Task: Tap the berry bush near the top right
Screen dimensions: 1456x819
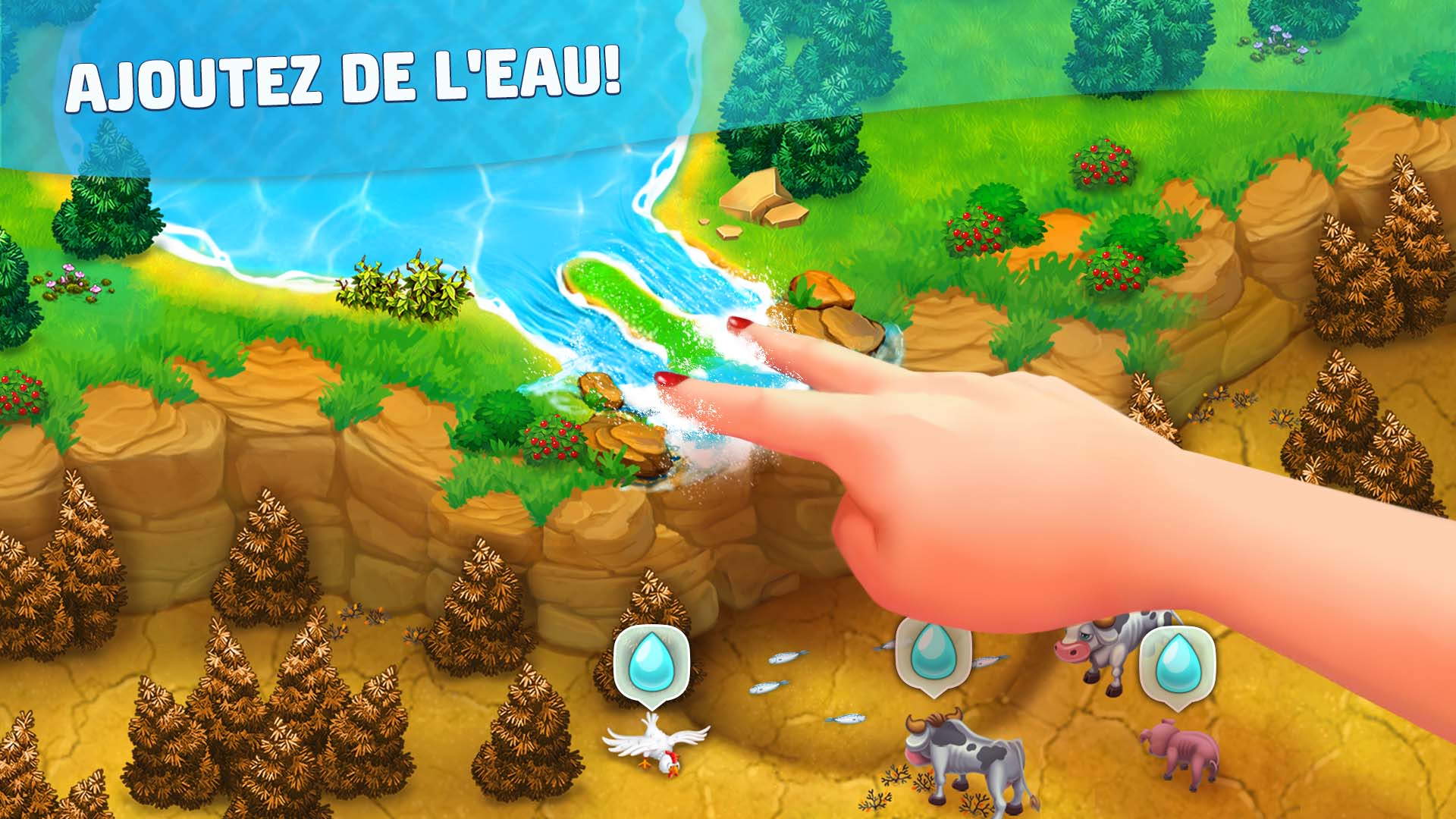Action: click(x=1103, y=163)
